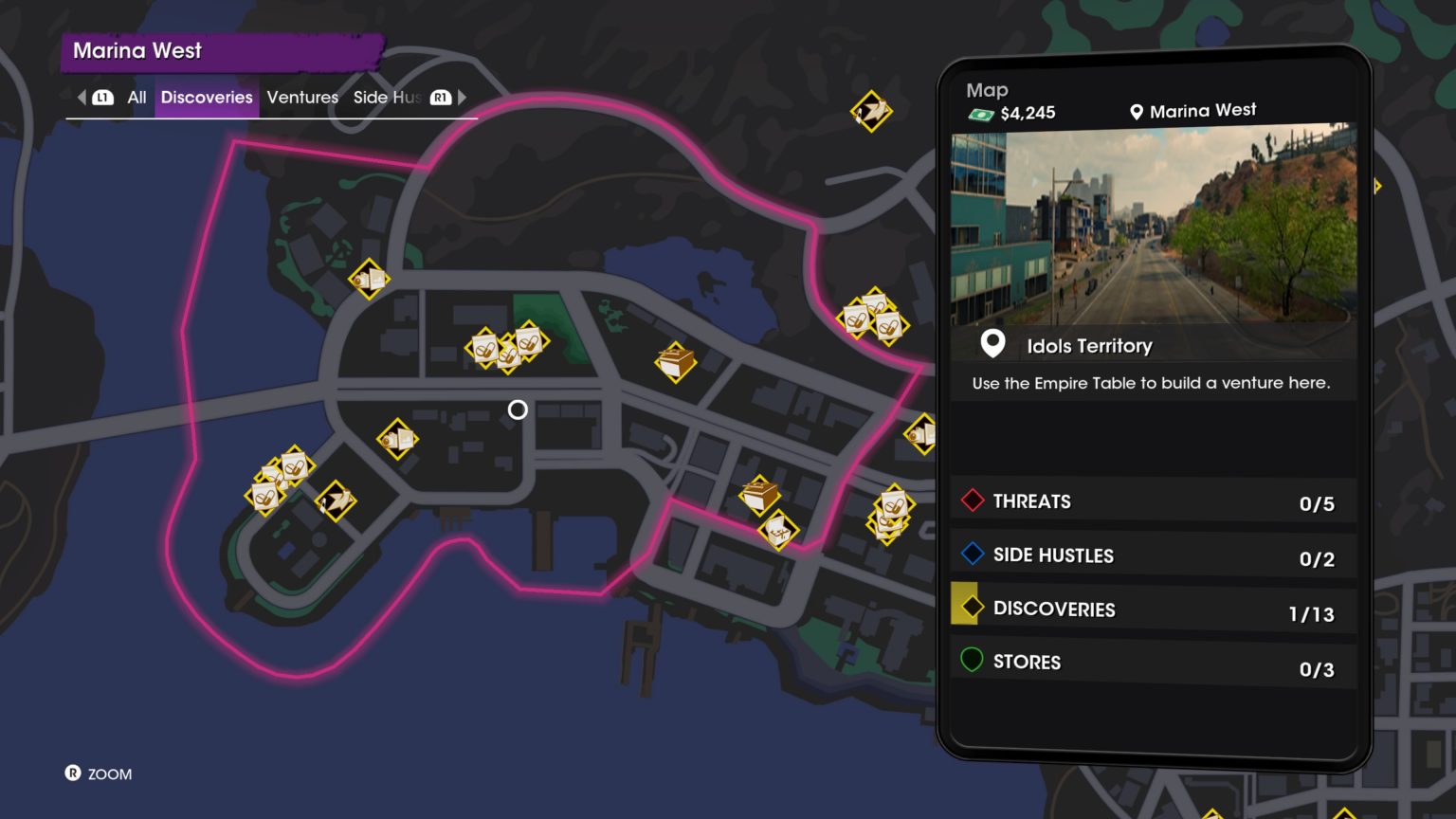Select the lockbox discovery icon near the southern road
This screenshot has width=1456, height=819.
(779, 532)
